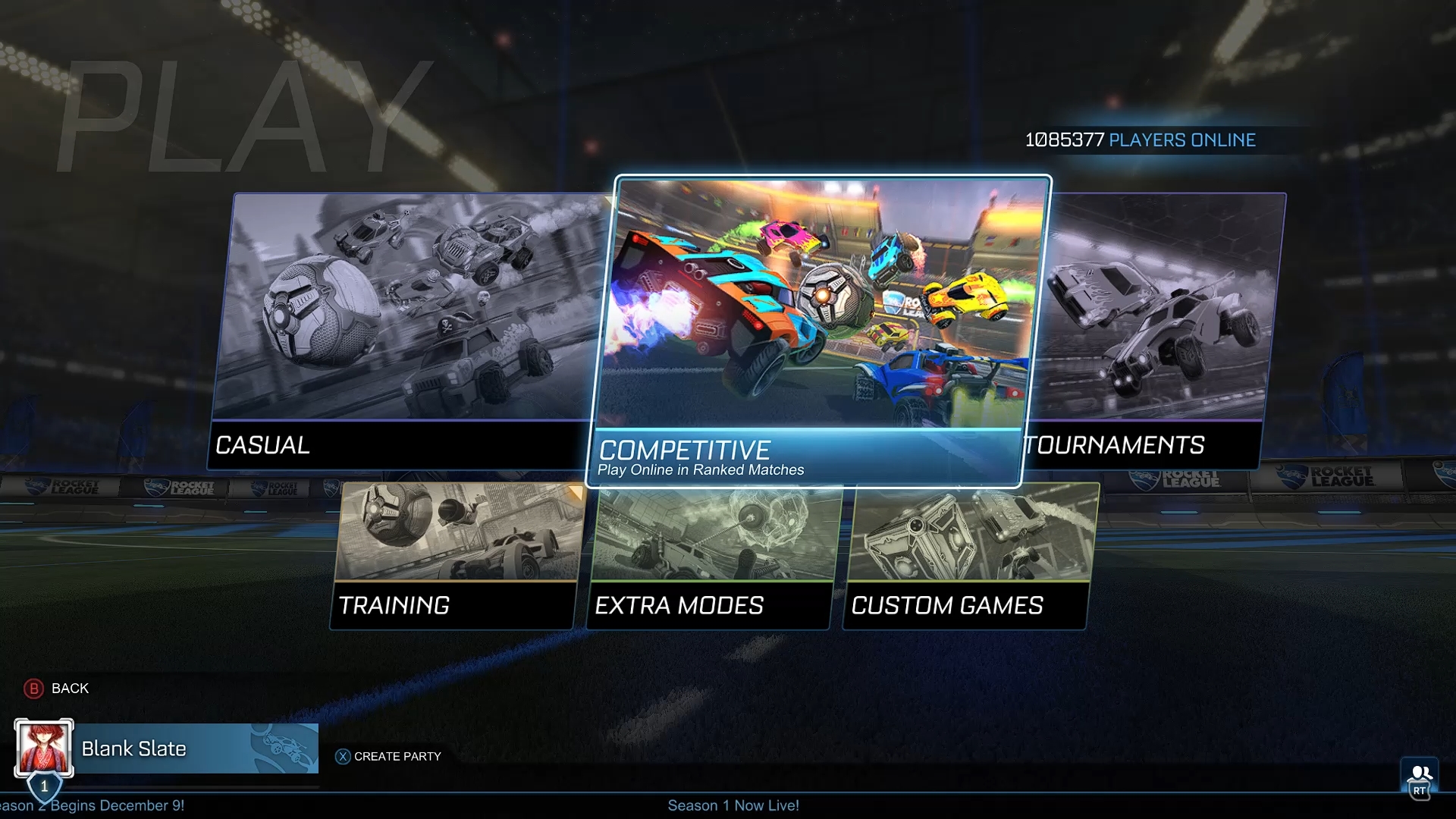This screenshot has width=1456, height=819.
Task: Select the Extra Modes tile
Action: pyautogui.click(x=711, y=557)
